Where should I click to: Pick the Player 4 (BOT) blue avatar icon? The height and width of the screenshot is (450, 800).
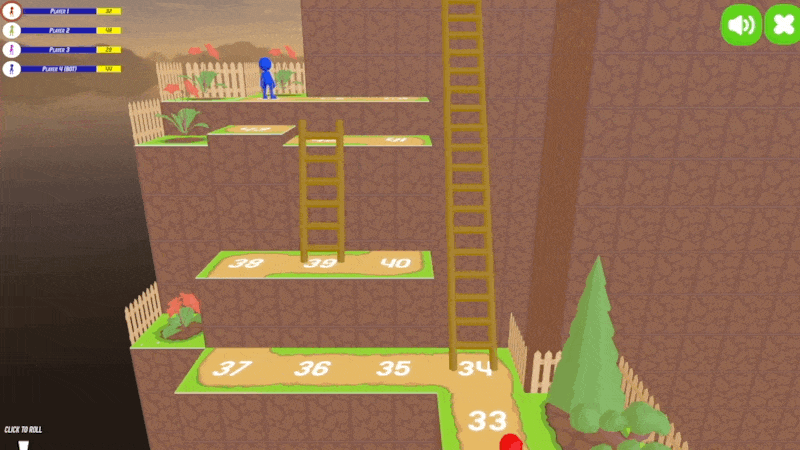coord(12,69)
